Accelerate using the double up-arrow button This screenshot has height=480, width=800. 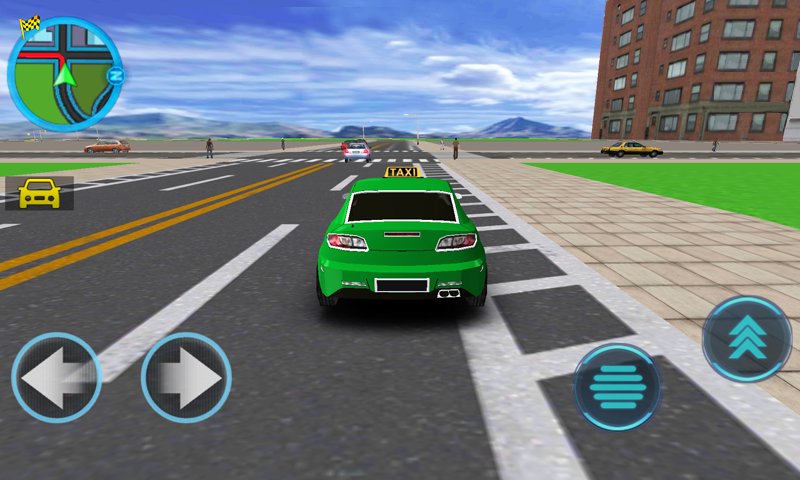pyautogui.click(x=746, y=340)
